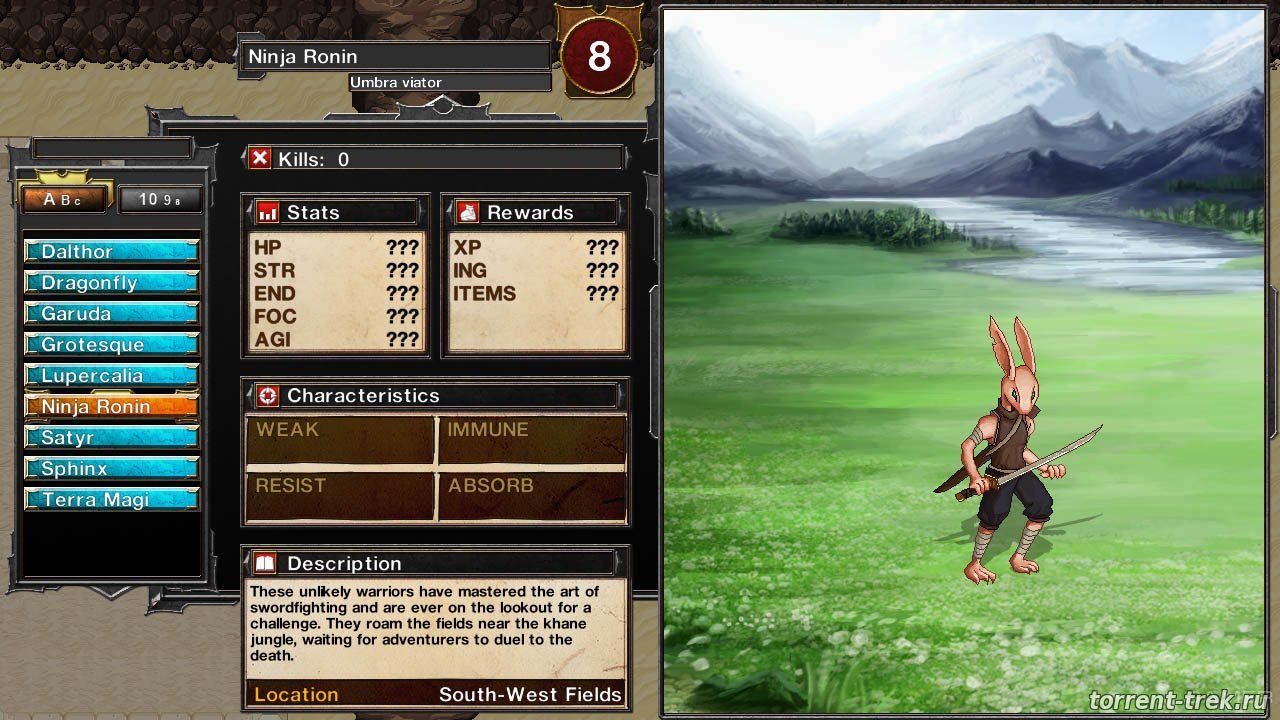This screenshot has width=1280, height=720.
Task: Select Dalthor in the bestiary list
Action: tap(111, 252)
